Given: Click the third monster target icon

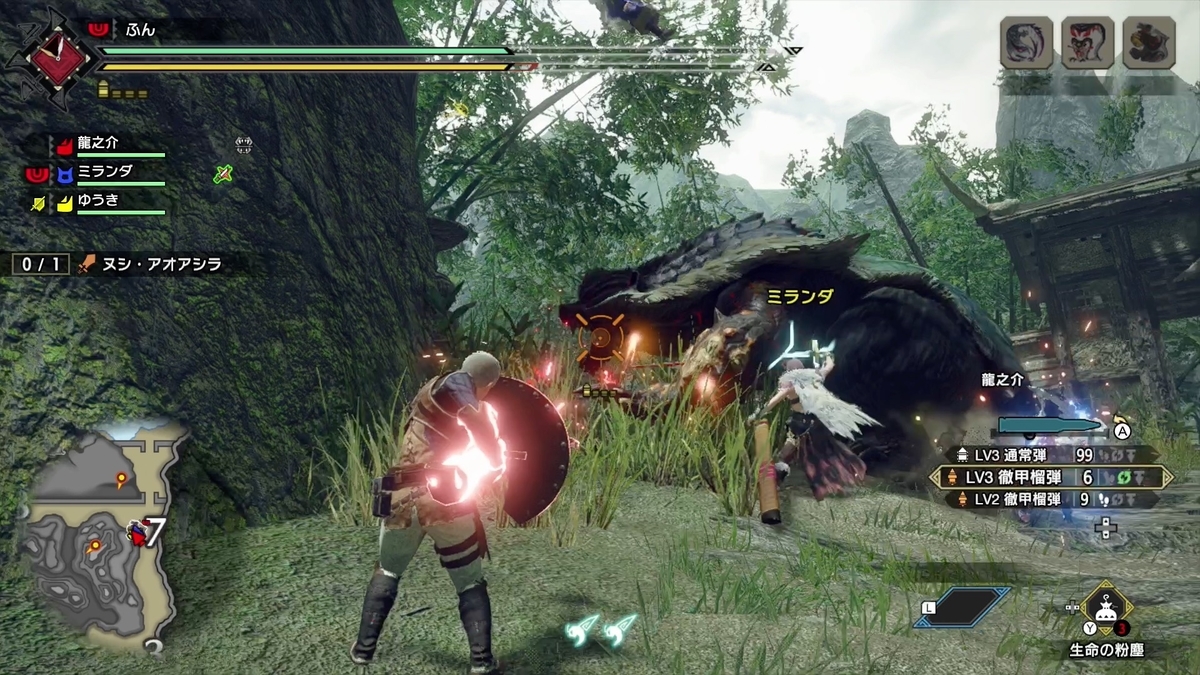Looking at the screenshot, I should [x=1149, y=43].
